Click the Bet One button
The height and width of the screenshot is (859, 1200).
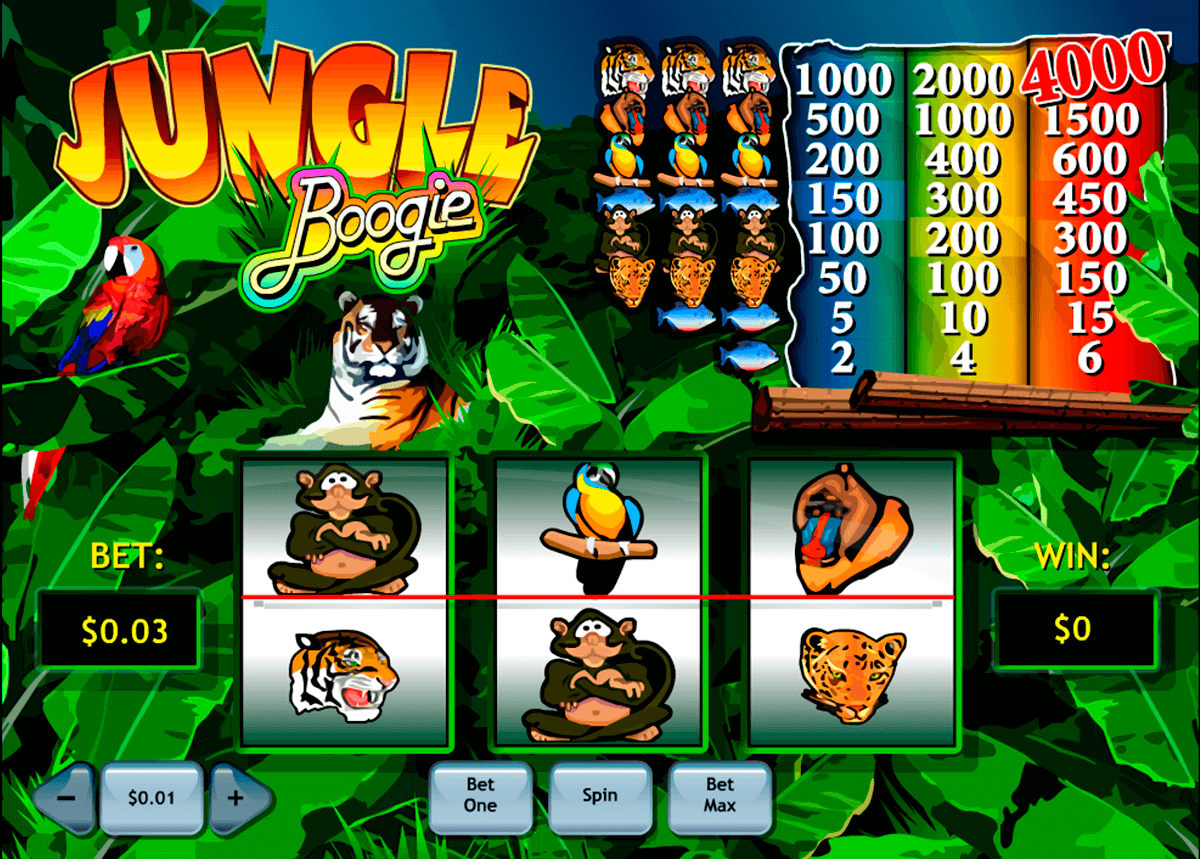pos(480,797)
